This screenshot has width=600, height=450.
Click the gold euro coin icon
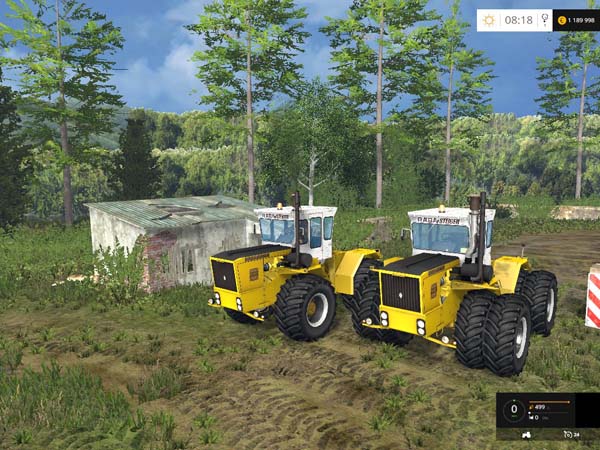click(x=561, y=20)
